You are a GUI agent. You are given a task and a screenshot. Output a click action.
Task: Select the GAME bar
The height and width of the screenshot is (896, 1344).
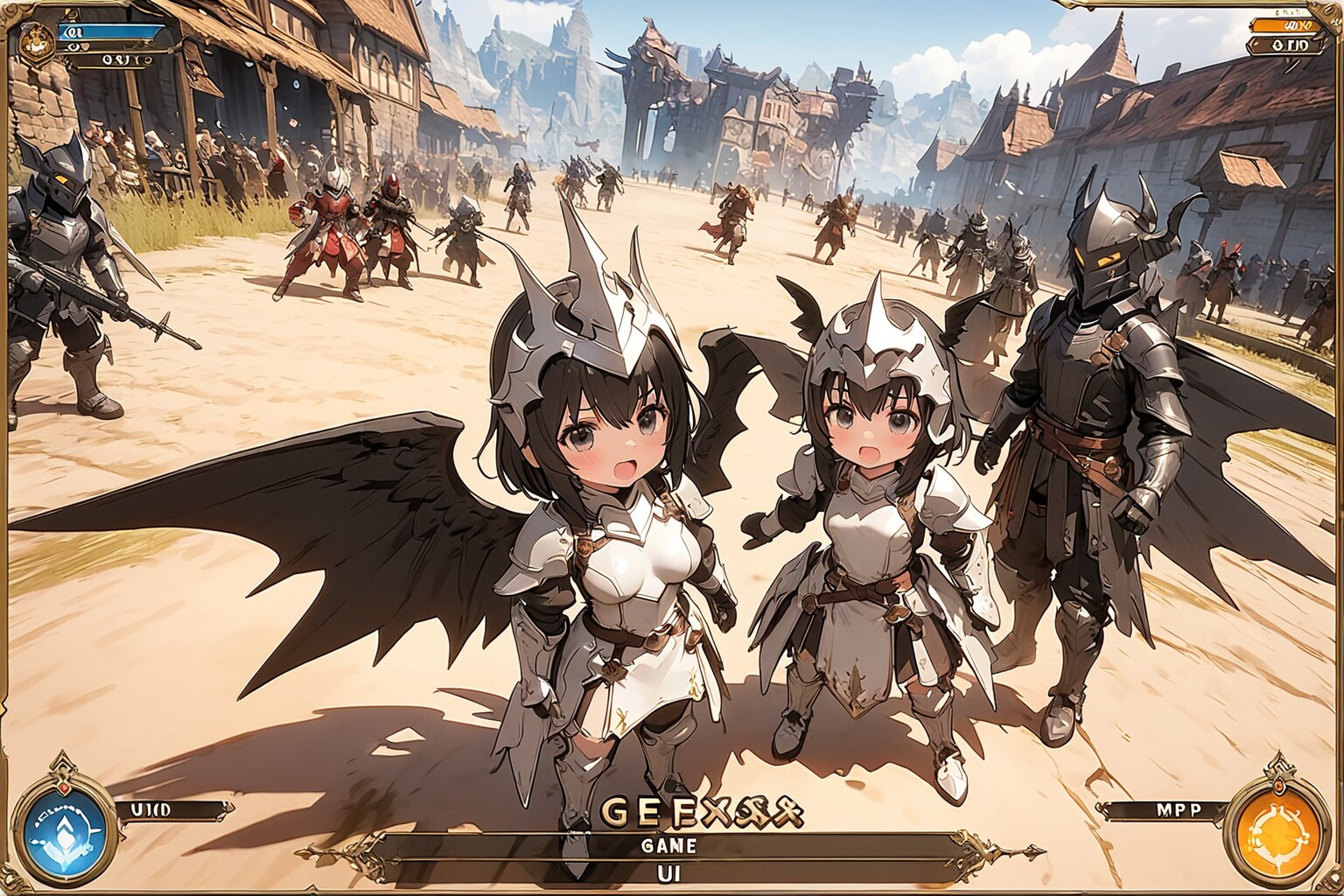pyautogui.click(x=668, y=847)
